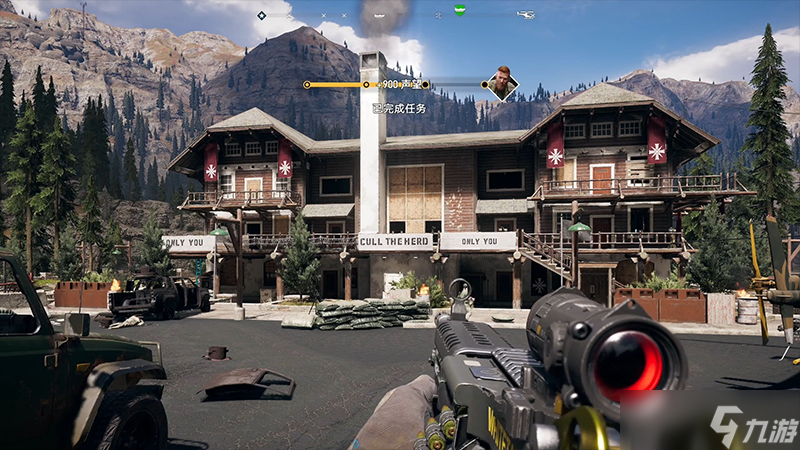800x450 pixels.
Task: Click the diamond objective marker on compass
Action: click(x=261, y=15)
